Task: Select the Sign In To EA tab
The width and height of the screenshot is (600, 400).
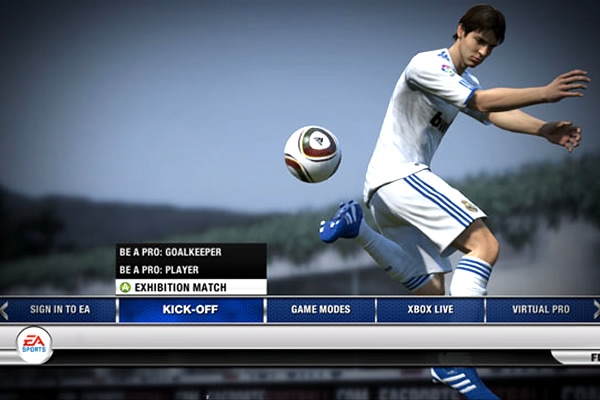Action: pos(60,310)
